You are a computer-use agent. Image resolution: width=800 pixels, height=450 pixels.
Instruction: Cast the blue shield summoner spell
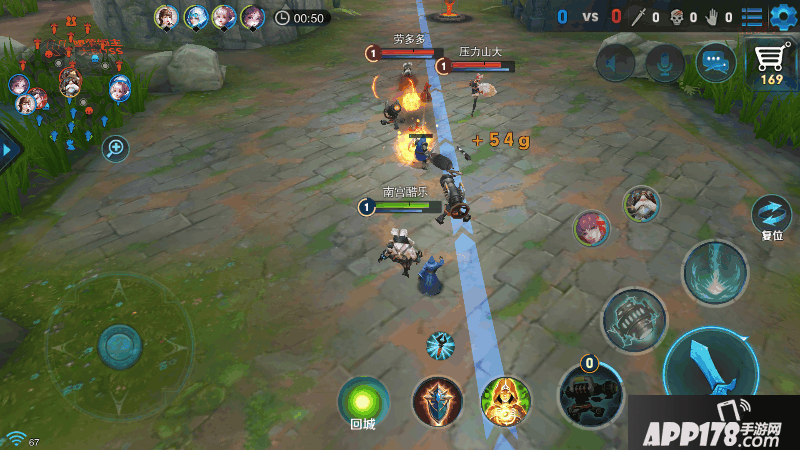click(x=438, y=400)
